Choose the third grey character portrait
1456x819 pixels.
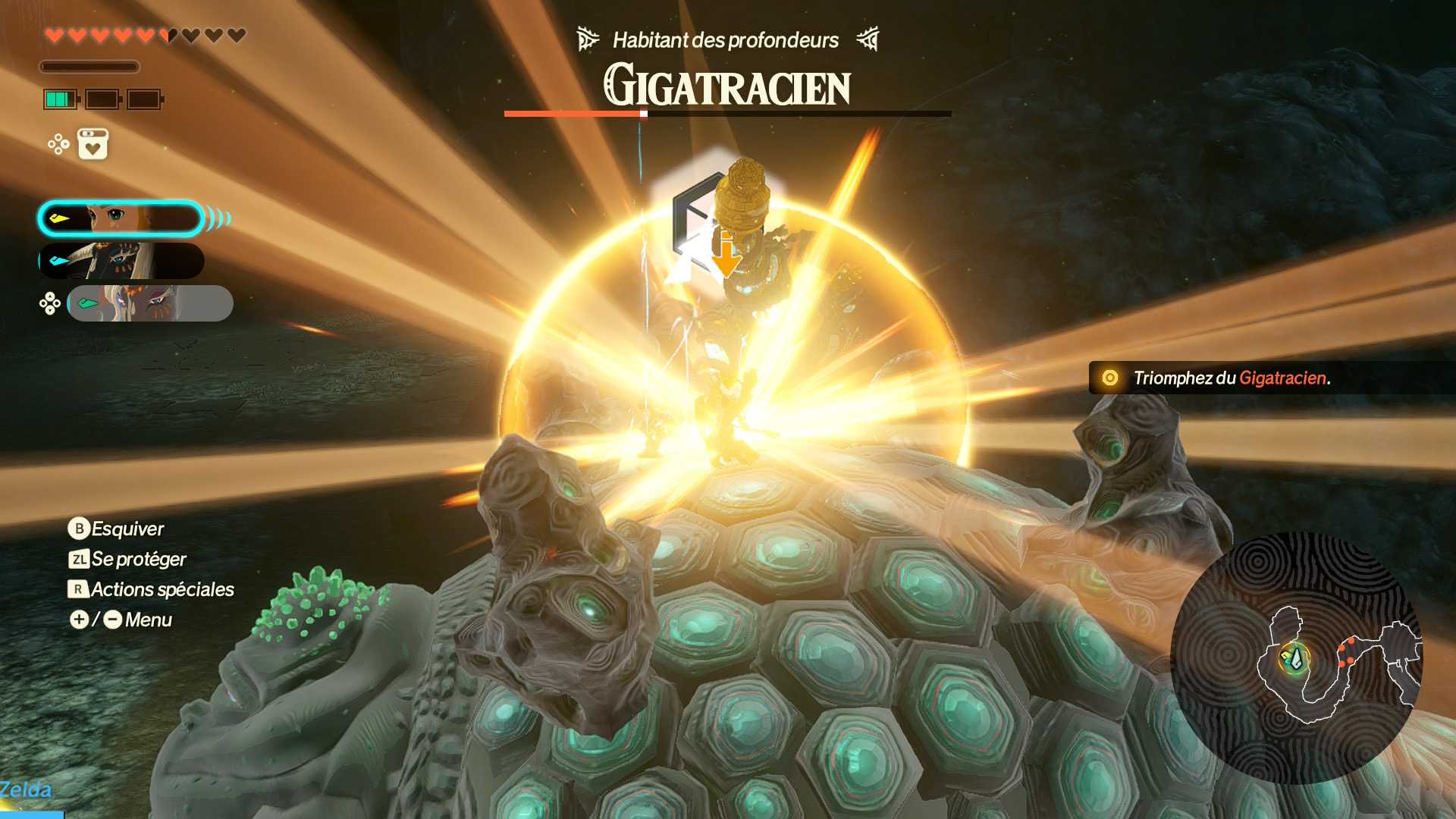149,303
